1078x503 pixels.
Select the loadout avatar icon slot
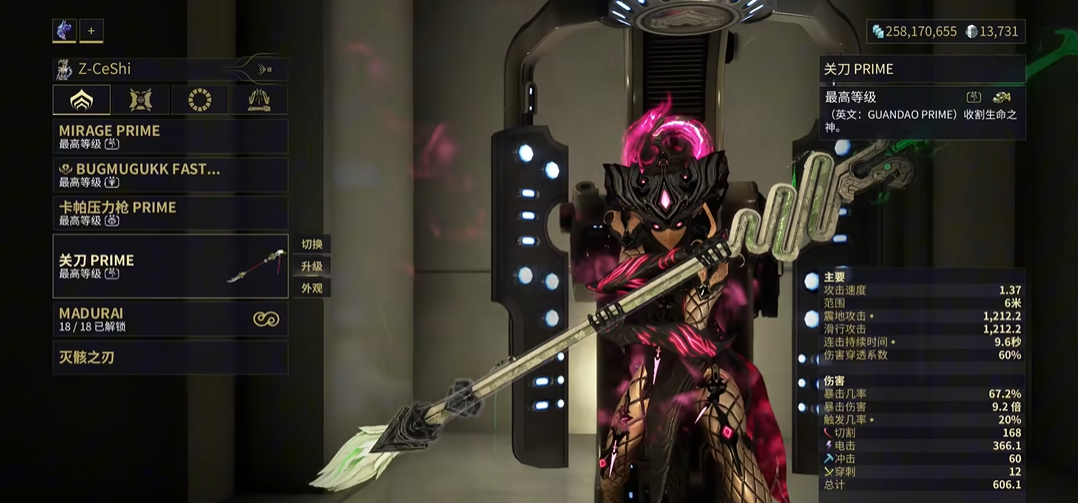coord(64,31)
